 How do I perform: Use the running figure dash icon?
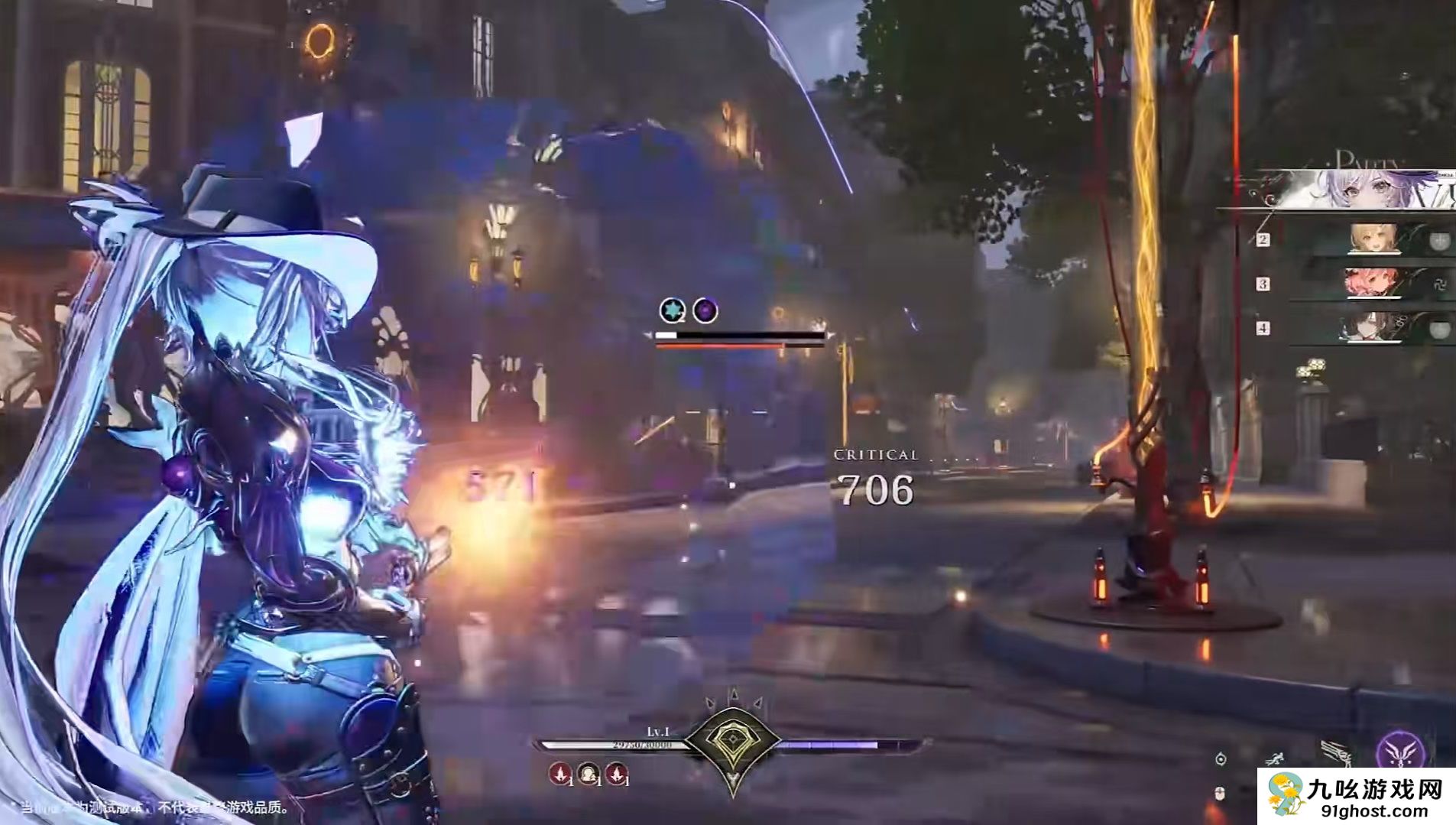(1274, 759)
